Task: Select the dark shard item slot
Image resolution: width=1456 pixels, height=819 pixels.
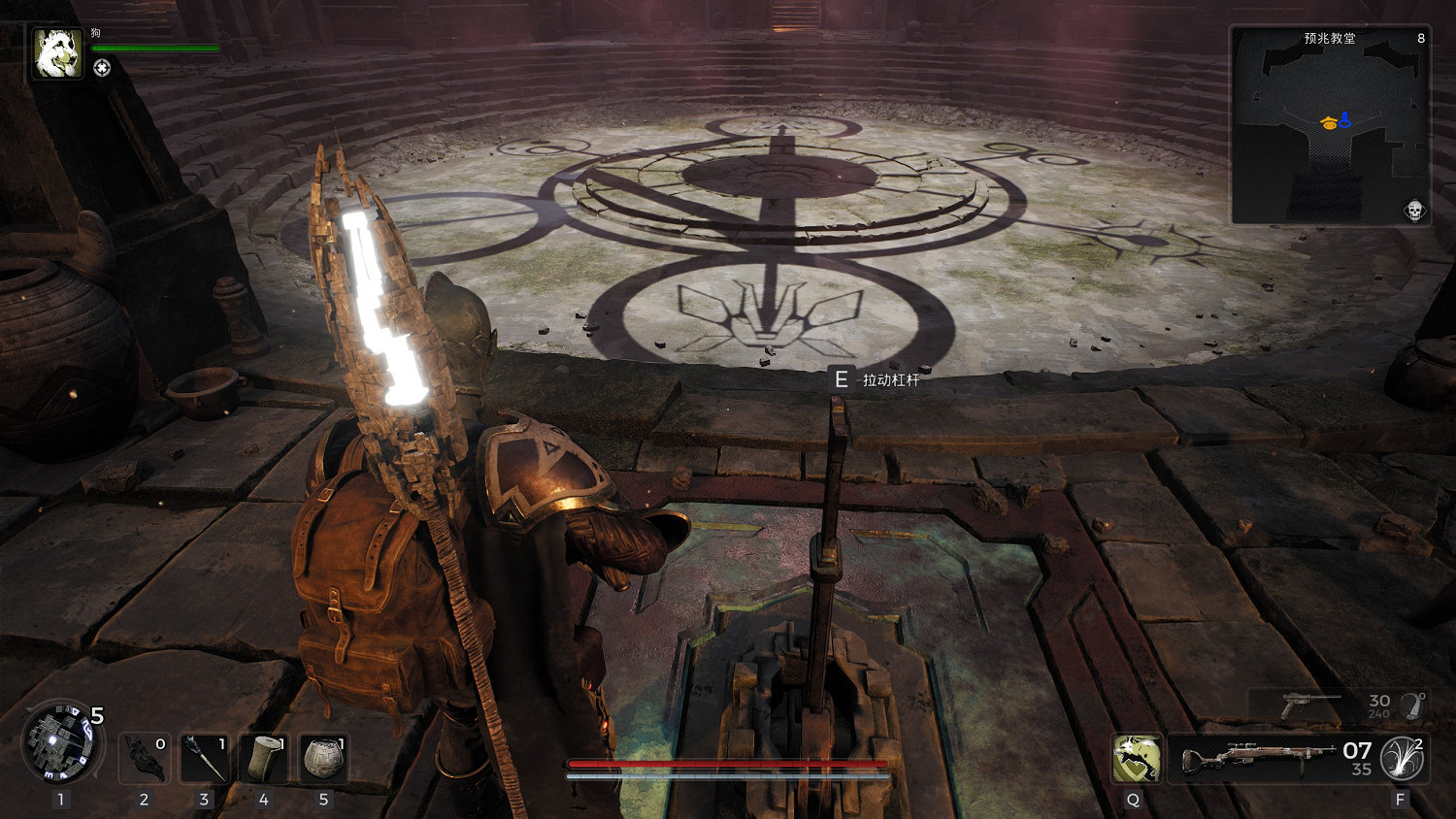Action: tap(145, 758)
